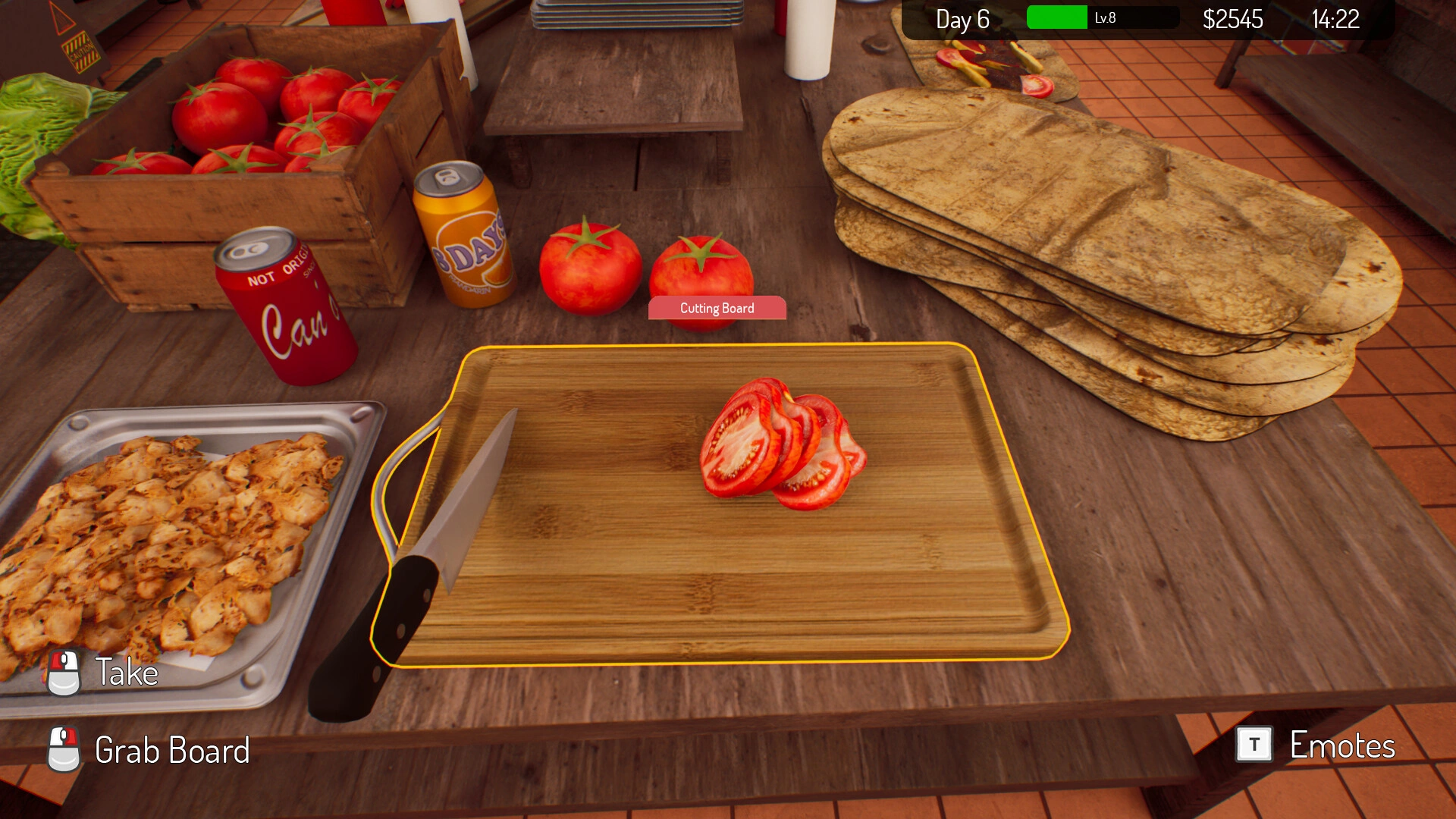Click the mouse icon beside Grab Board
This screenshot has height=819, width=1456.
pyautogui.click(x=64, y=751)
